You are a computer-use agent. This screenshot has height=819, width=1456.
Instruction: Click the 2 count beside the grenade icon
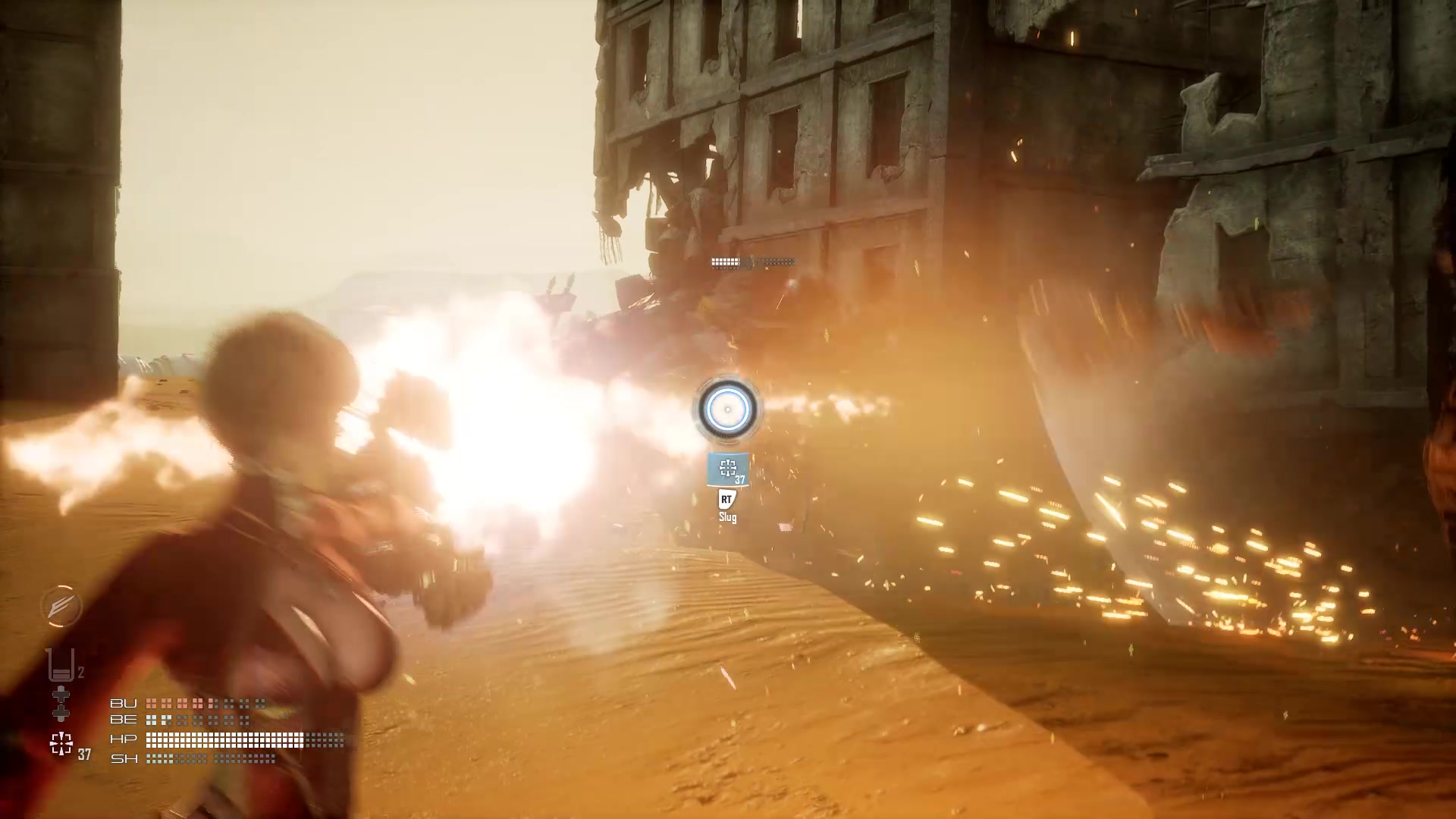tap(81, 671)
